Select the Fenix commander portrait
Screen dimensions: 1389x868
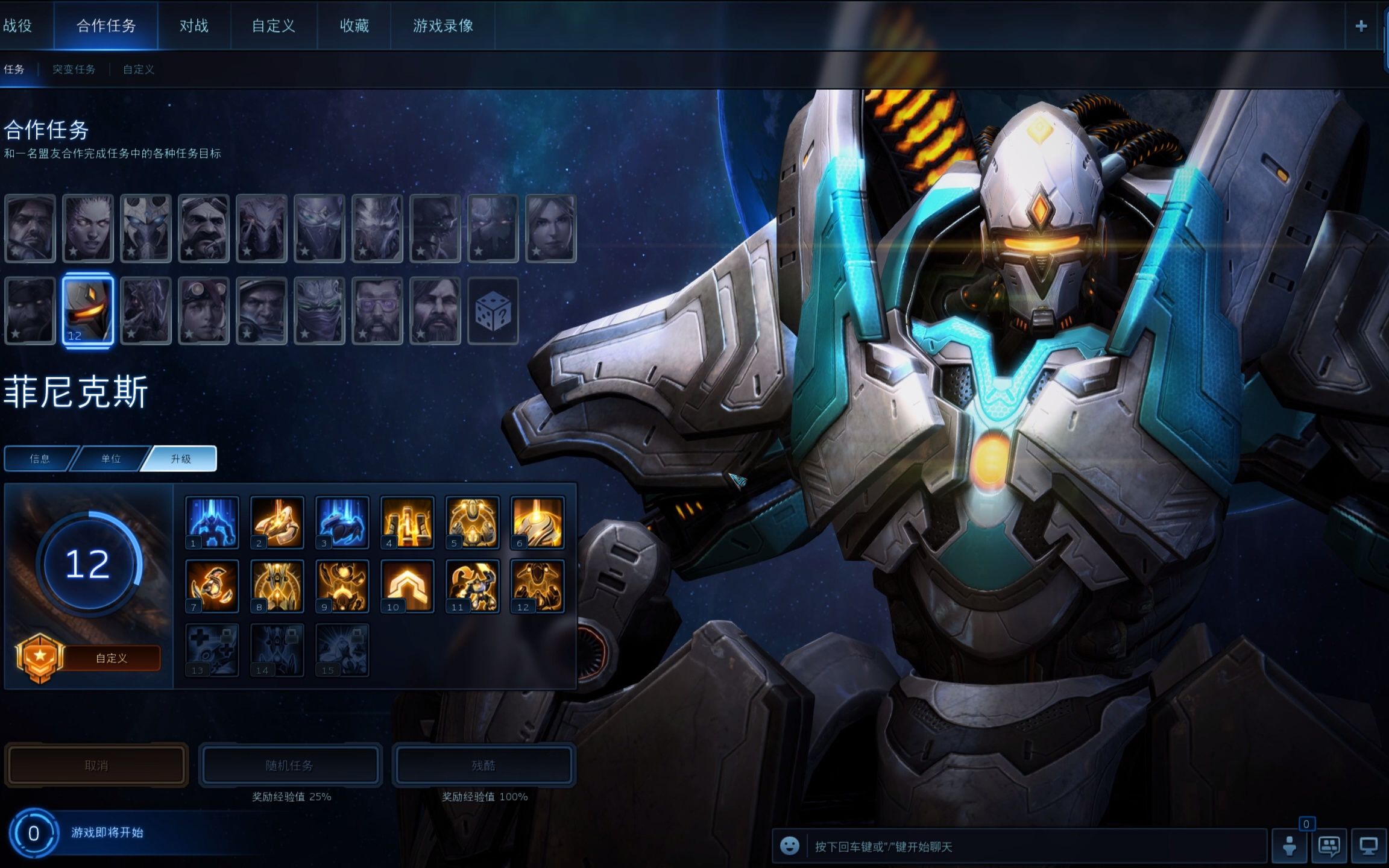coord(88,311)
